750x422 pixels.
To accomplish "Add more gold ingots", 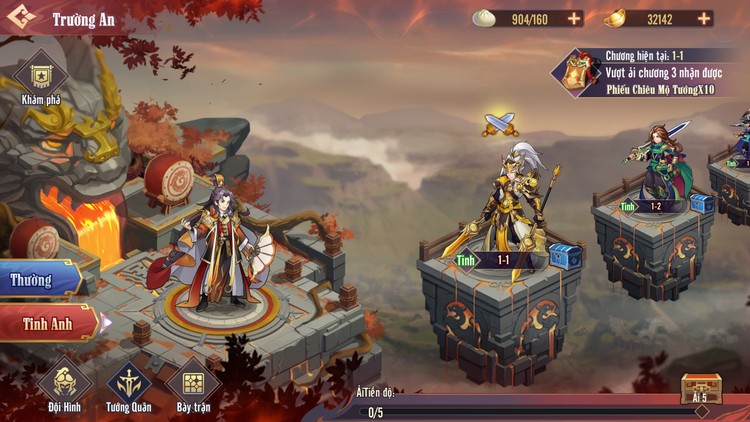I will pos(704,18).
